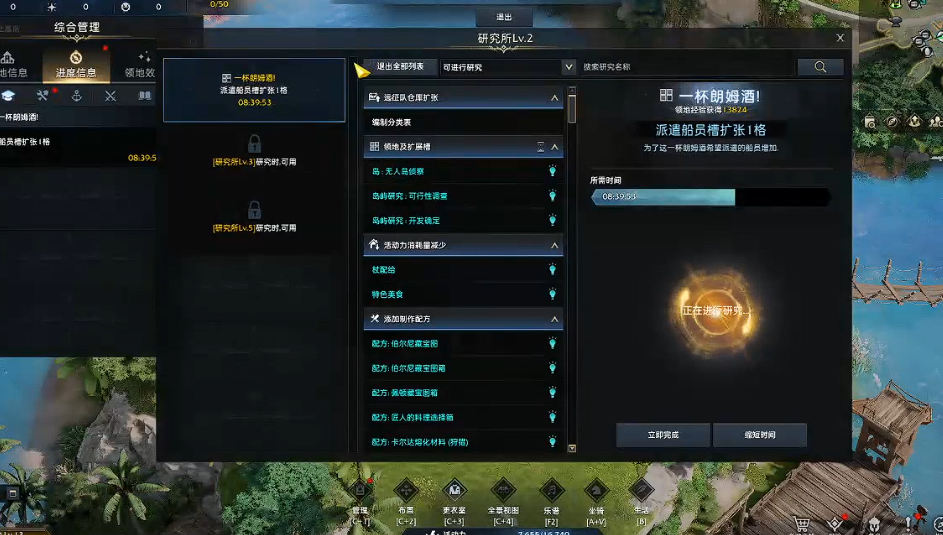Click the magnifying glass search button
Screen dimensions: 943x535
[821, 67]
